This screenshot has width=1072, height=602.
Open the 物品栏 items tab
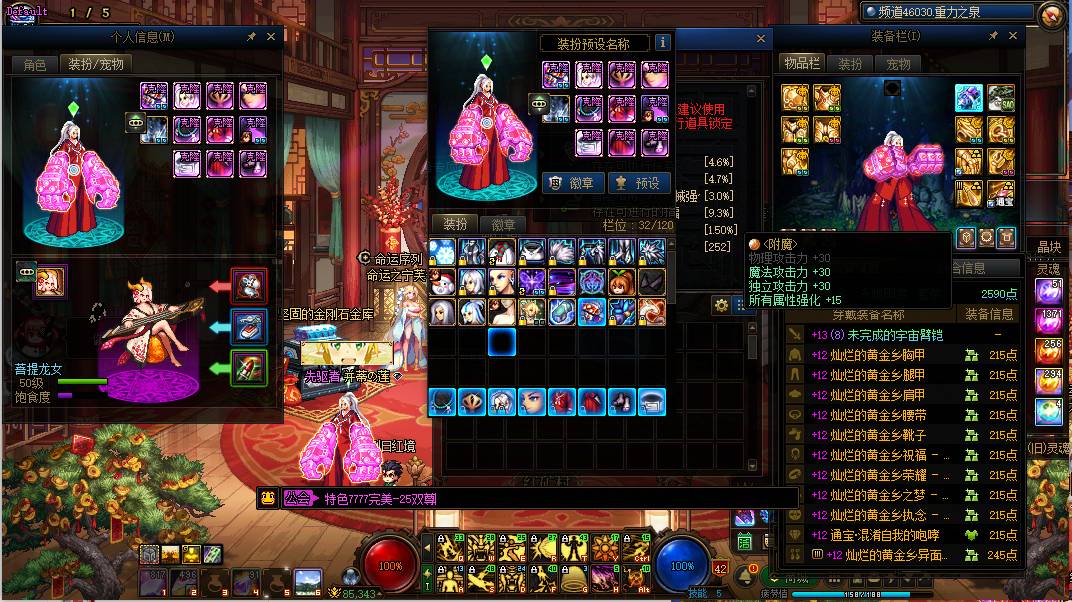(x=801, y=63)
